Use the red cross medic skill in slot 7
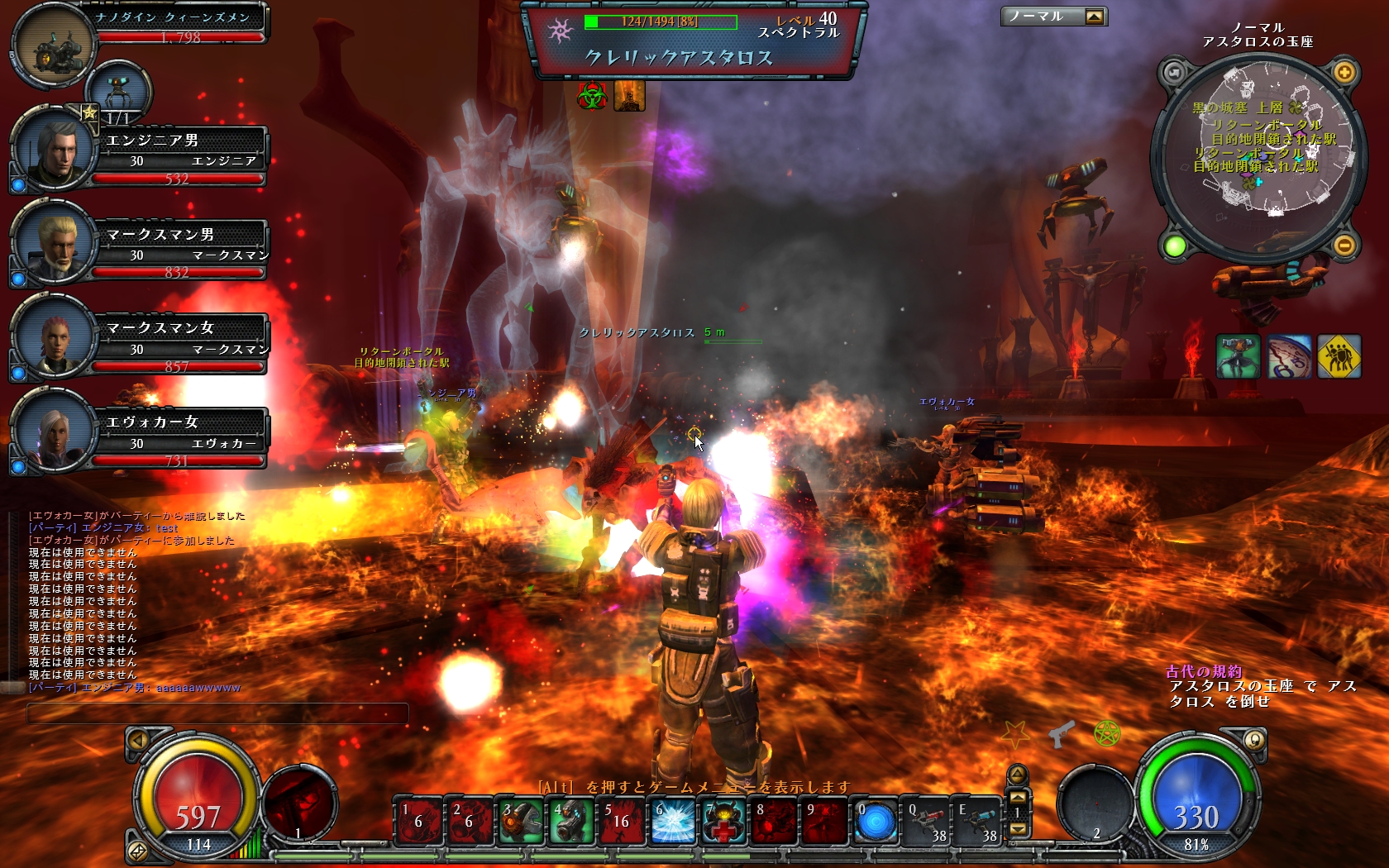This screenshot has width=1389, height=868. pyautogui.click(x=724, y=822)
